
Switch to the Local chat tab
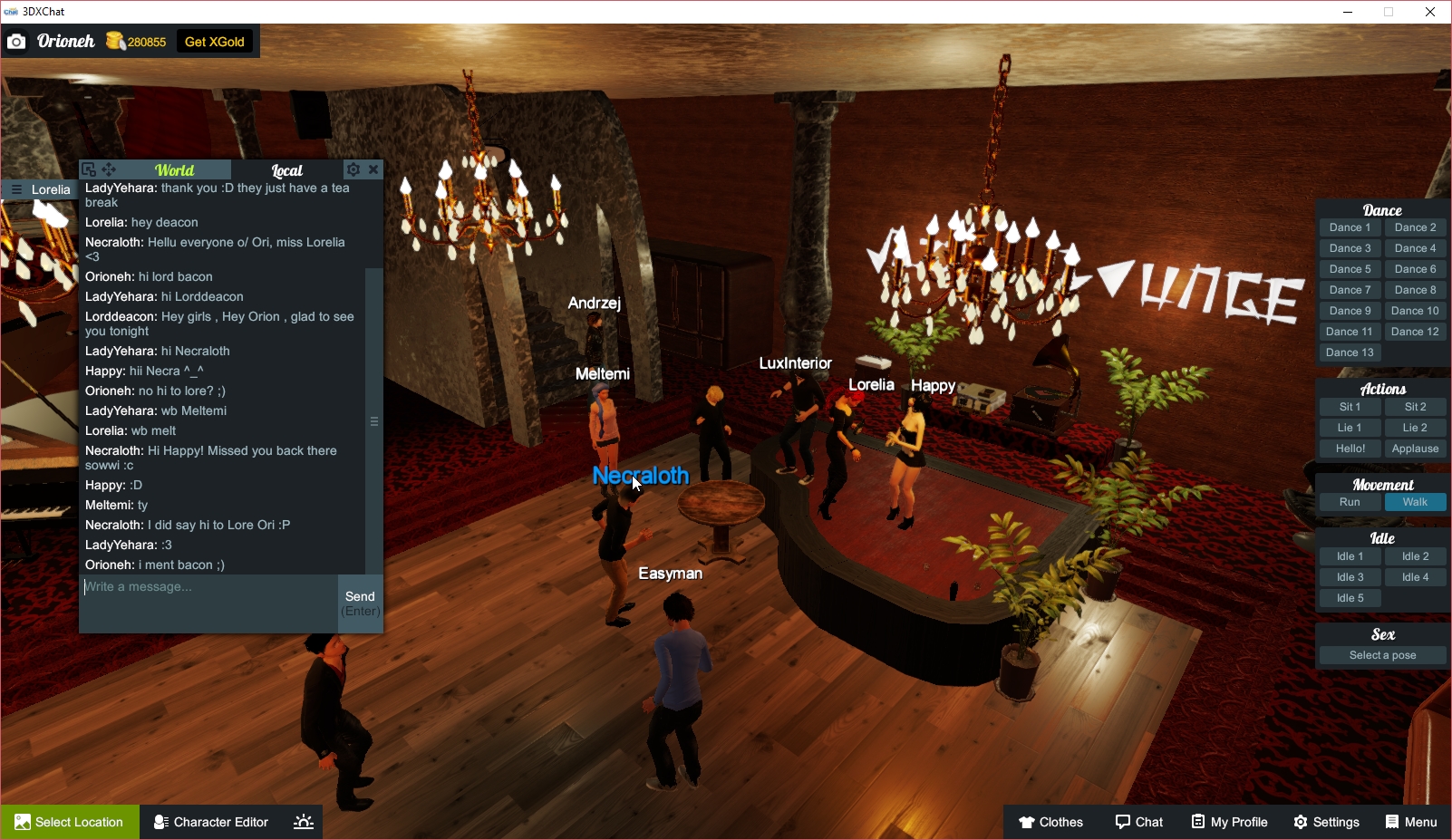[286, 169]
